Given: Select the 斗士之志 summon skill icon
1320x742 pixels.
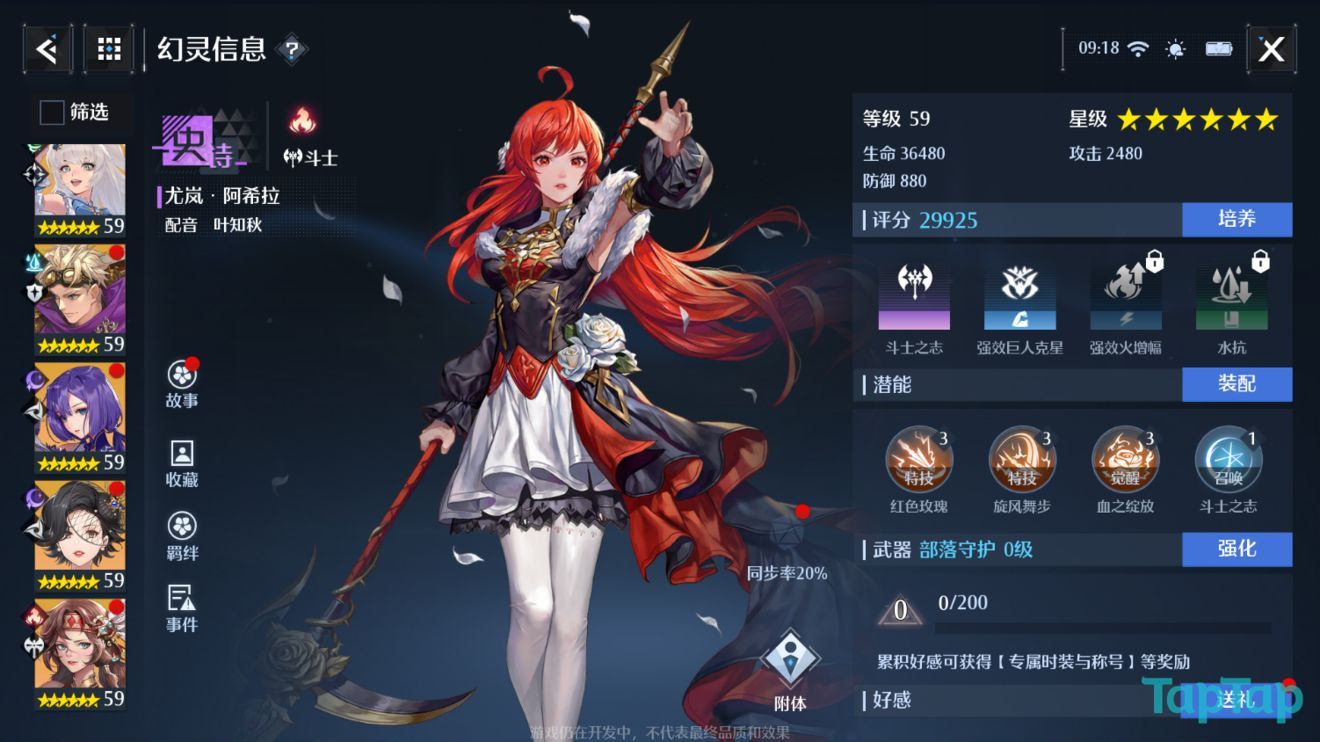Looking at the screenshot, I should [1228, 458].
